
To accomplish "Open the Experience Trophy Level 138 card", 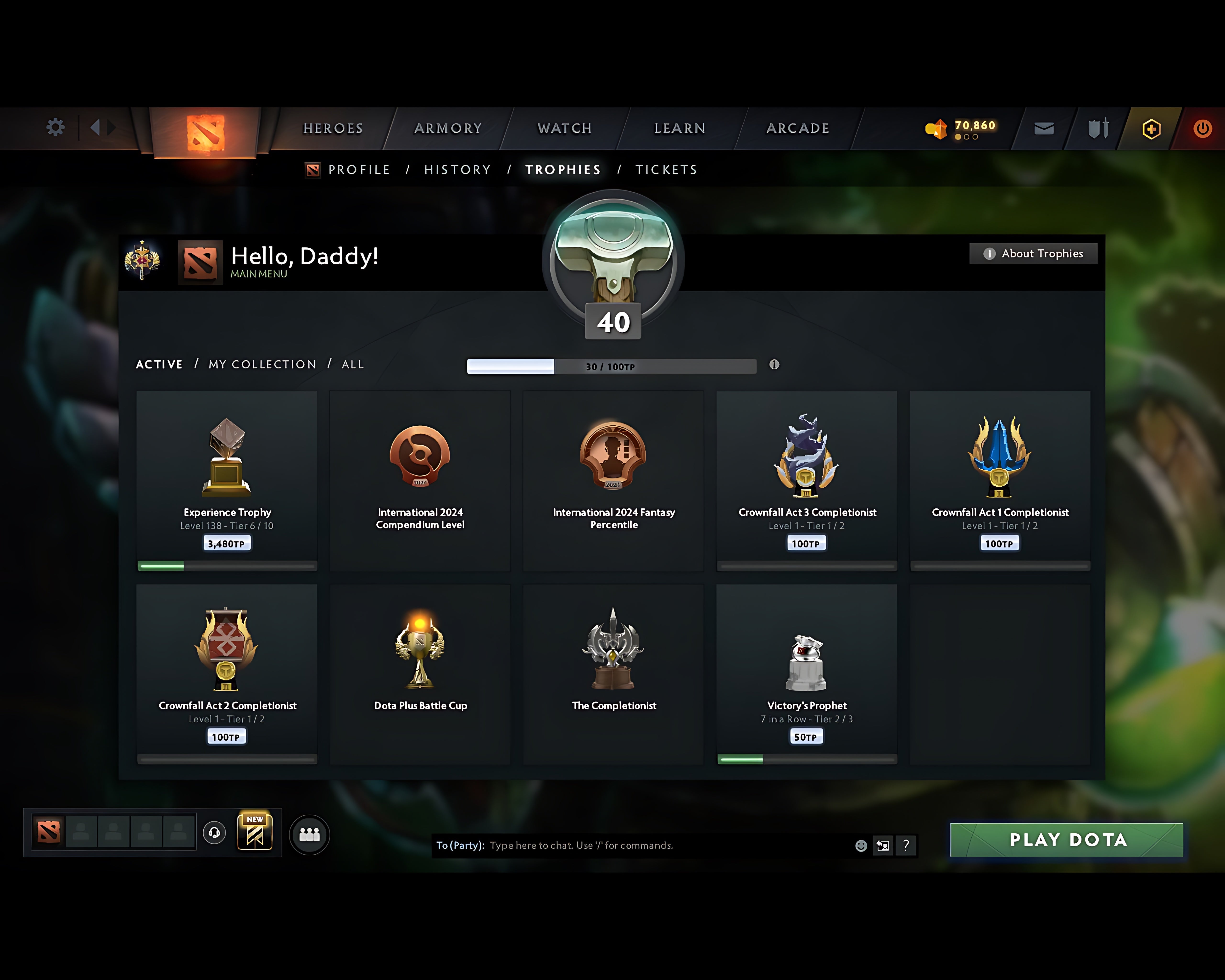I will click(x=227, y=480).
